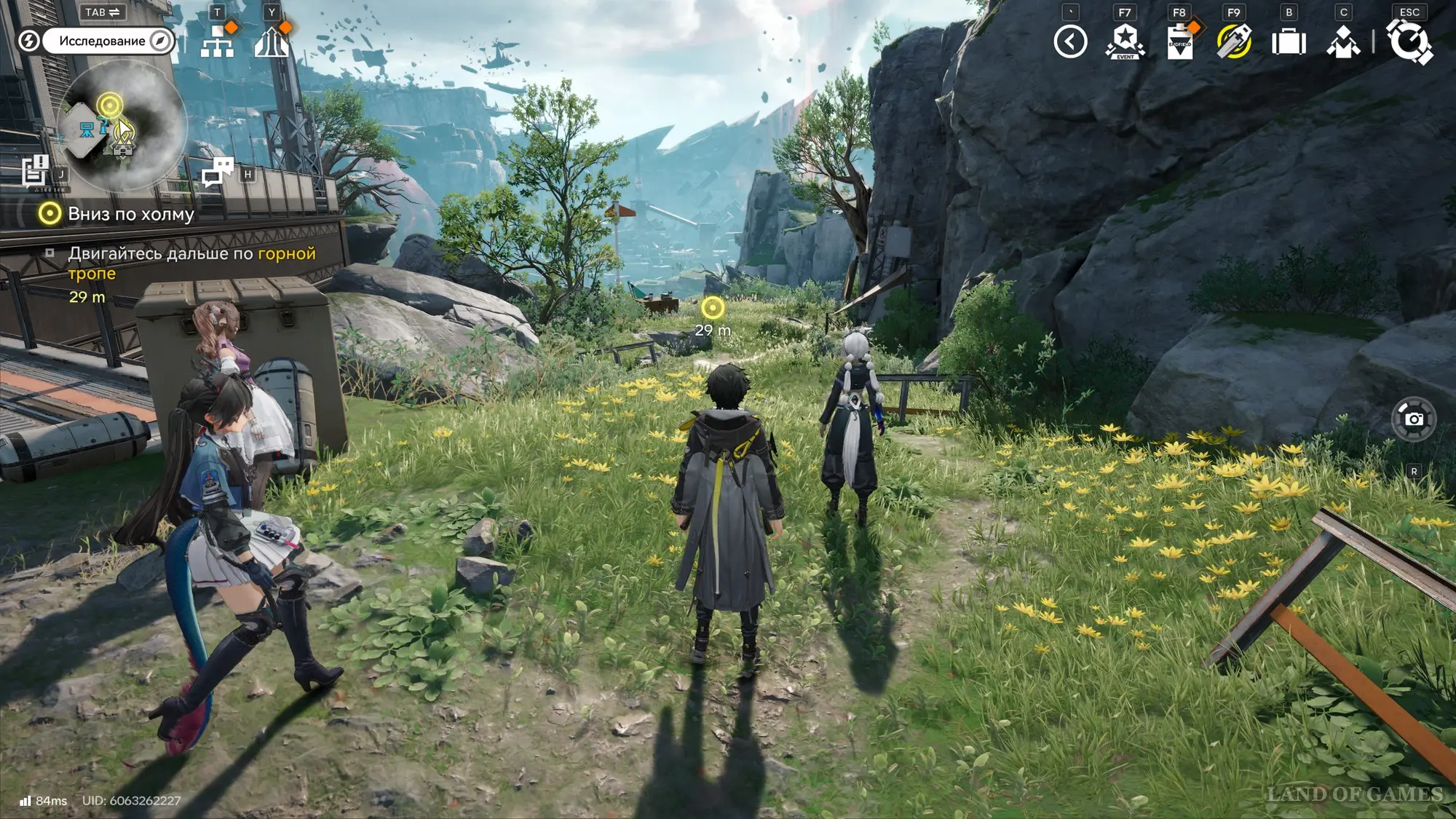Open the operators team icon
Viewport: 1456px width, 819px height.
tap(1343, 41)
